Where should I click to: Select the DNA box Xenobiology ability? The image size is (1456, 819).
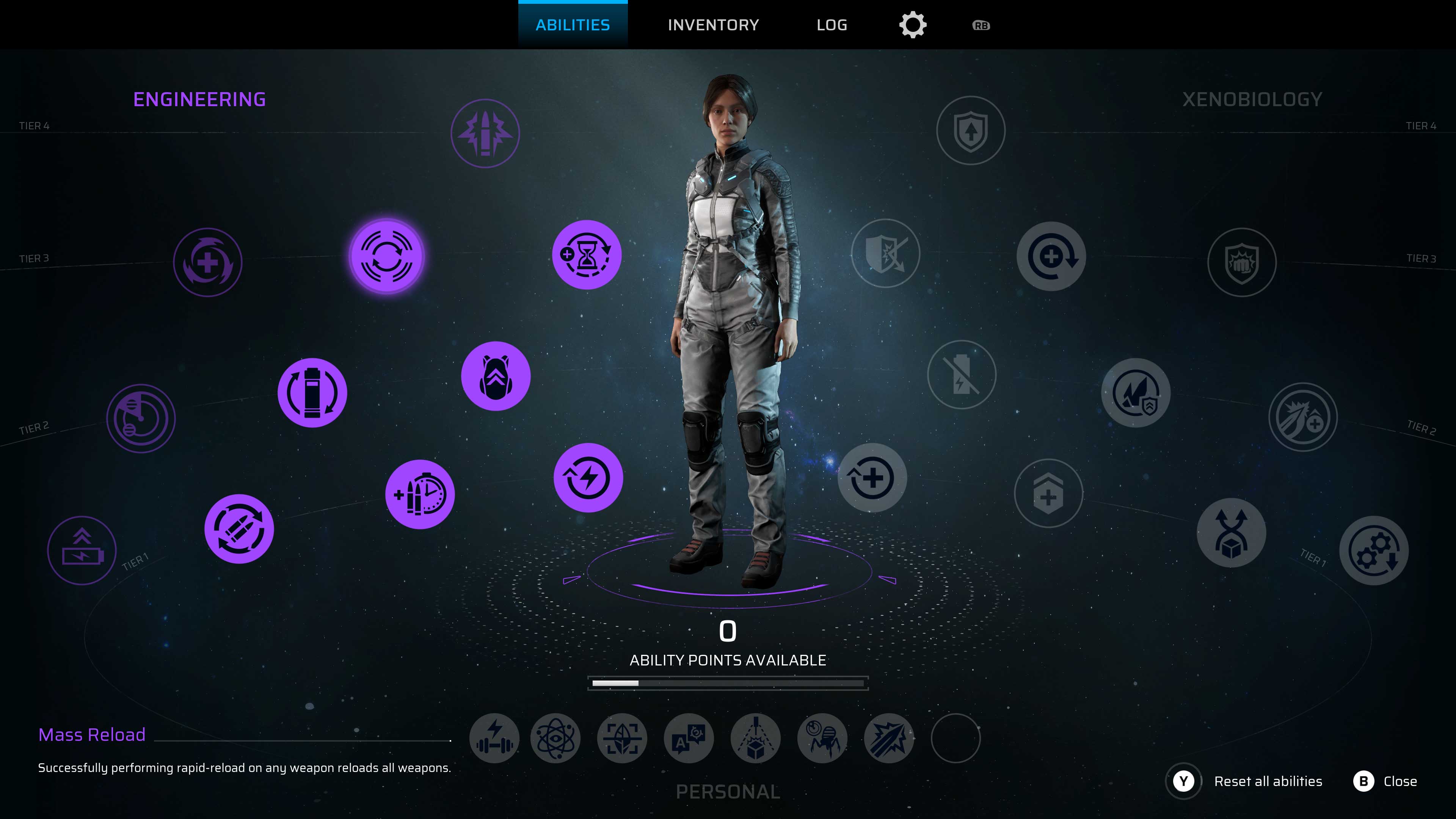point(1231,533)
